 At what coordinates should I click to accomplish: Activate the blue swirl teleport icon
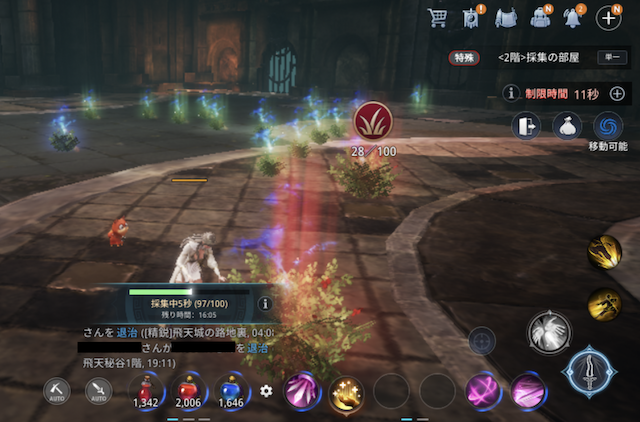click(607, 126)
